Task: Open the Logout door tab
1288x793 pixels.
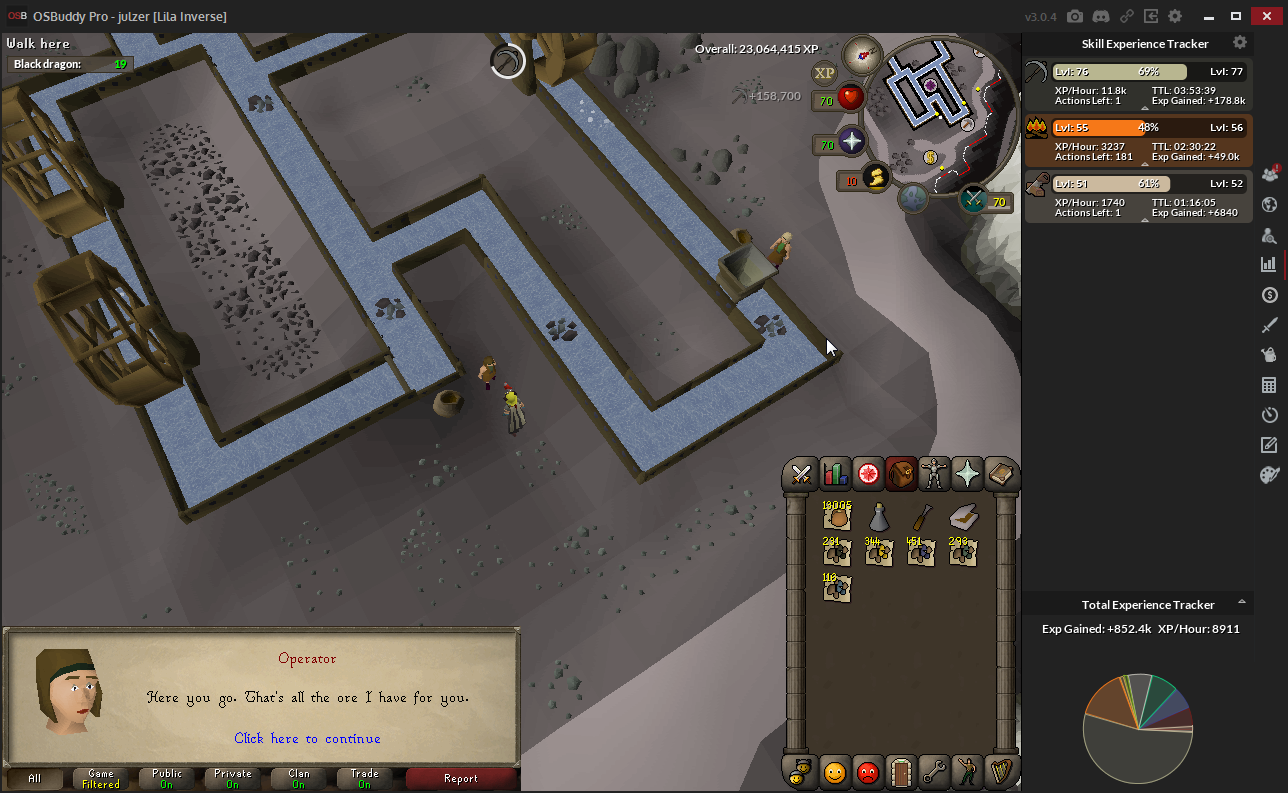Action: [901, 772]
